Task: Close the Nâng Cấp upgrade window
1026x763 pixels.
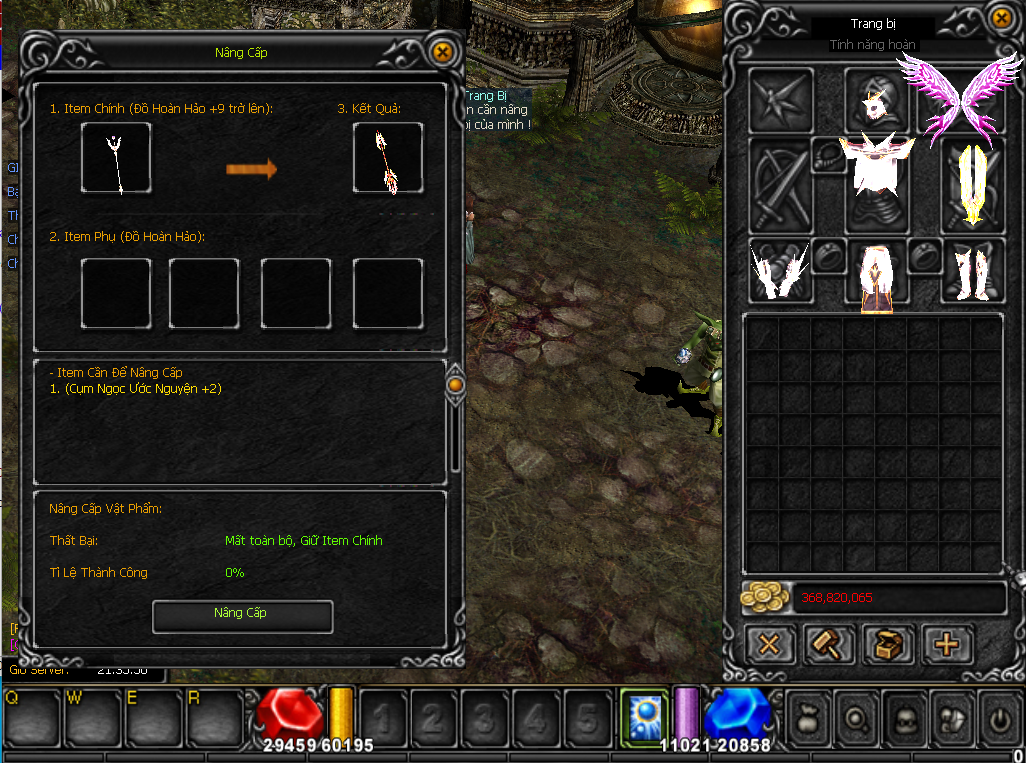Action: 442,52
